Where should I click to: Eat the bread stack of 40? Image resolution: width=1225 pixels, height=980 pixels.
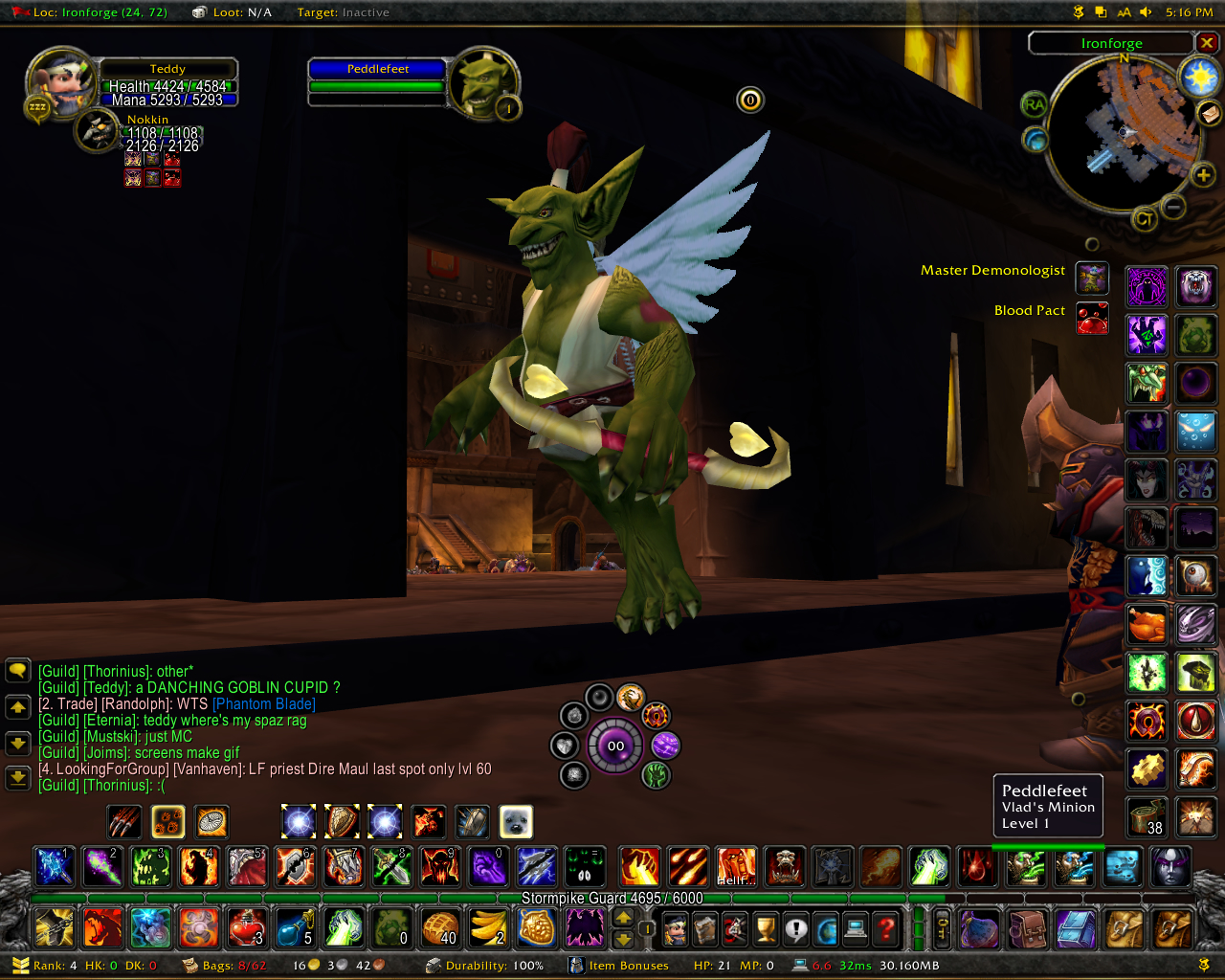[x=440, y=927]
